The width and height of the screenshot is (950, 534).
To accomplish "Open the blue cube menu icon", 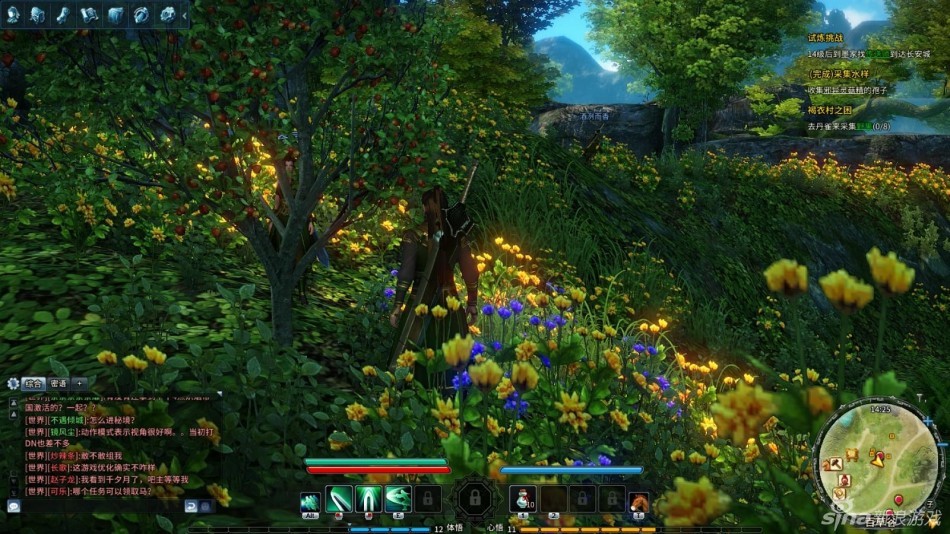I will click(x=115, y=14).
